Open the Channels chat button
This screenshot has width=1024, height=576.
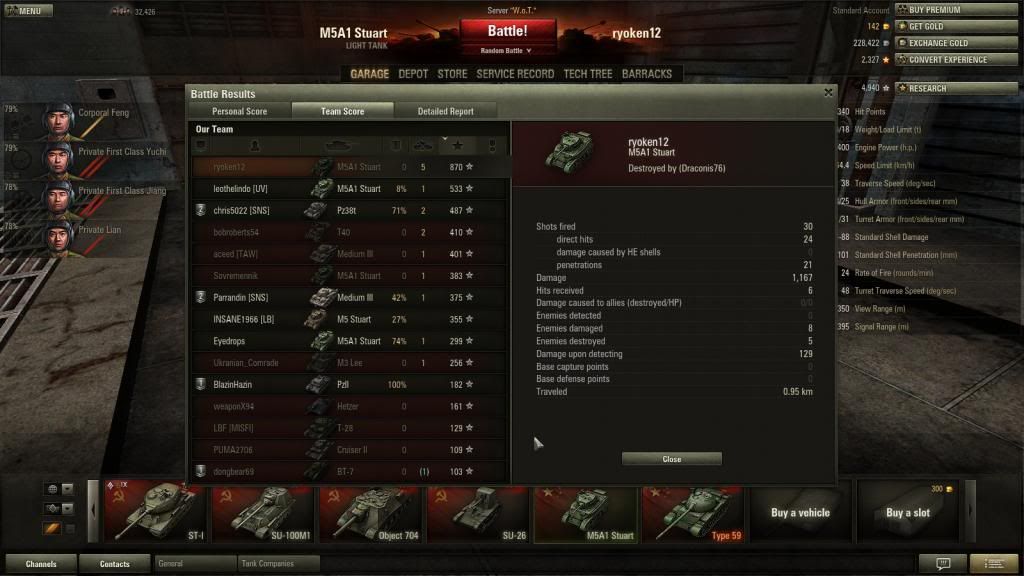point(41,564)
